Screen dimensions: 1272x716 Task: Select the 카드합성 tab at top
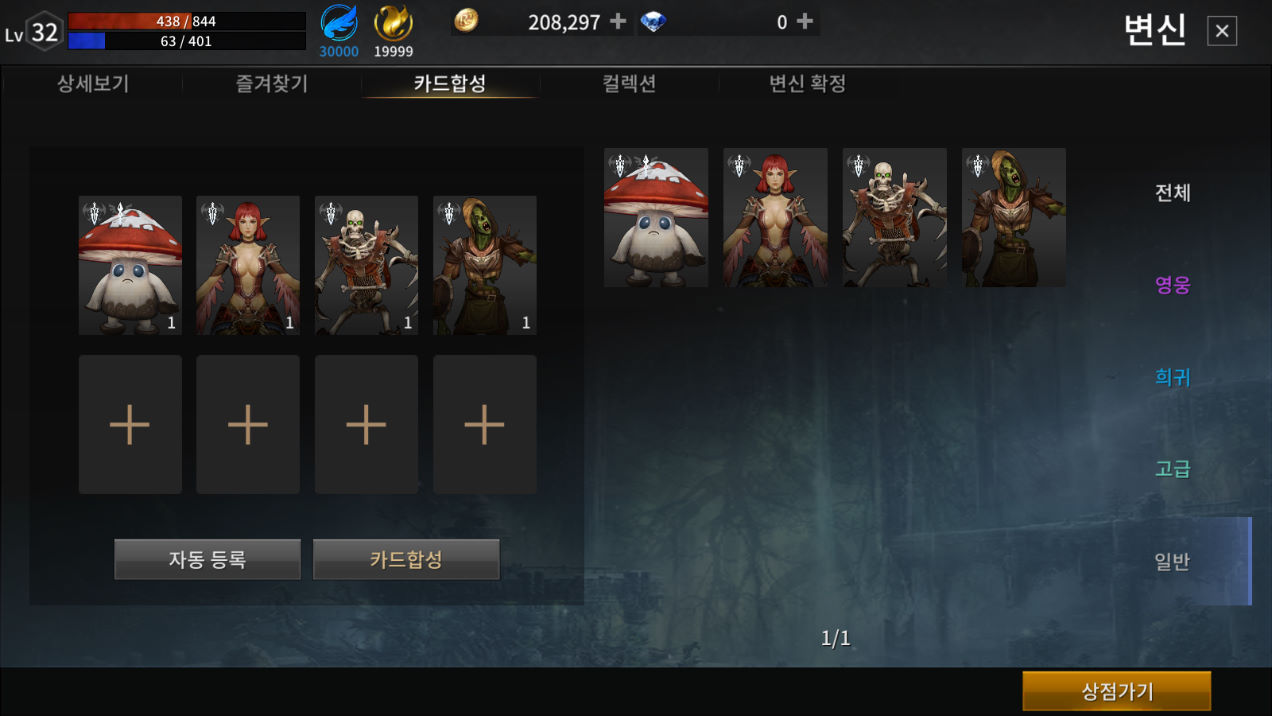[450, 84]
